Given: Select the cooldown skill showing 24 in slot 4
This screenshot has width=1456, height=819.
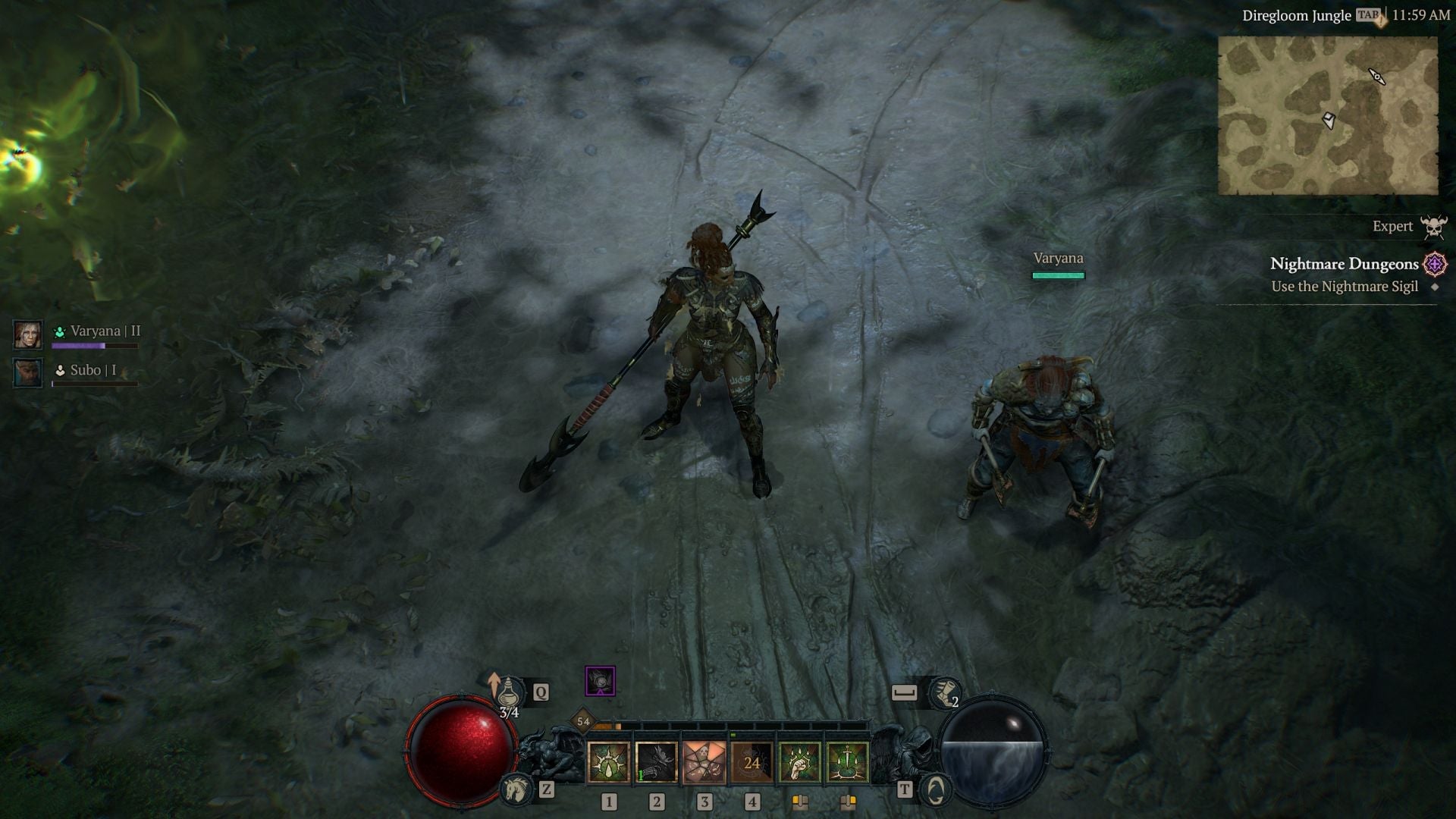Looking at the screenshot, I should click(753, 762).
